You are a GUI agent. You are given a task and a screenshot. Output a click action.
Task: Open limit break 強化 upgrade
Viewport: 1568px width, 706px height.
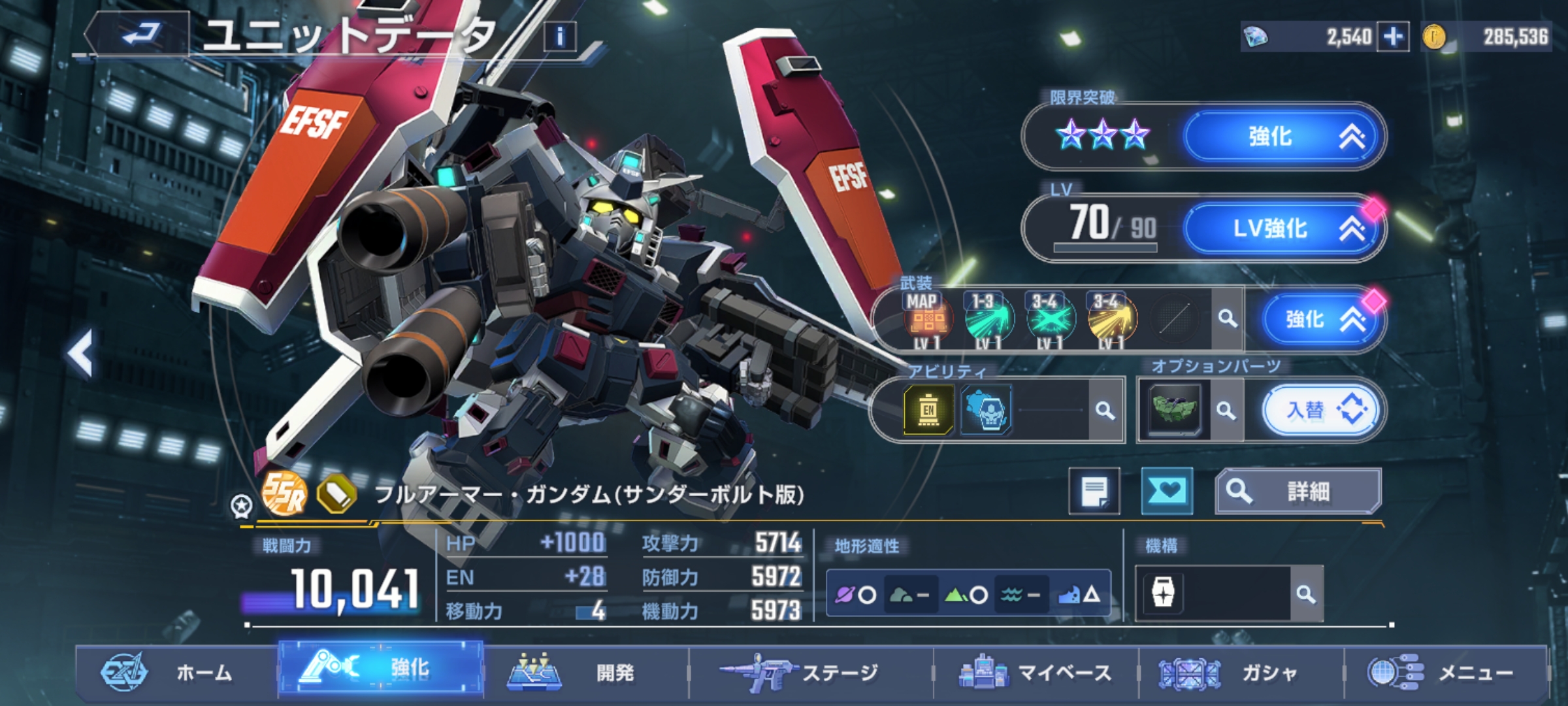pyautogui.click(x=1284, y=137)
